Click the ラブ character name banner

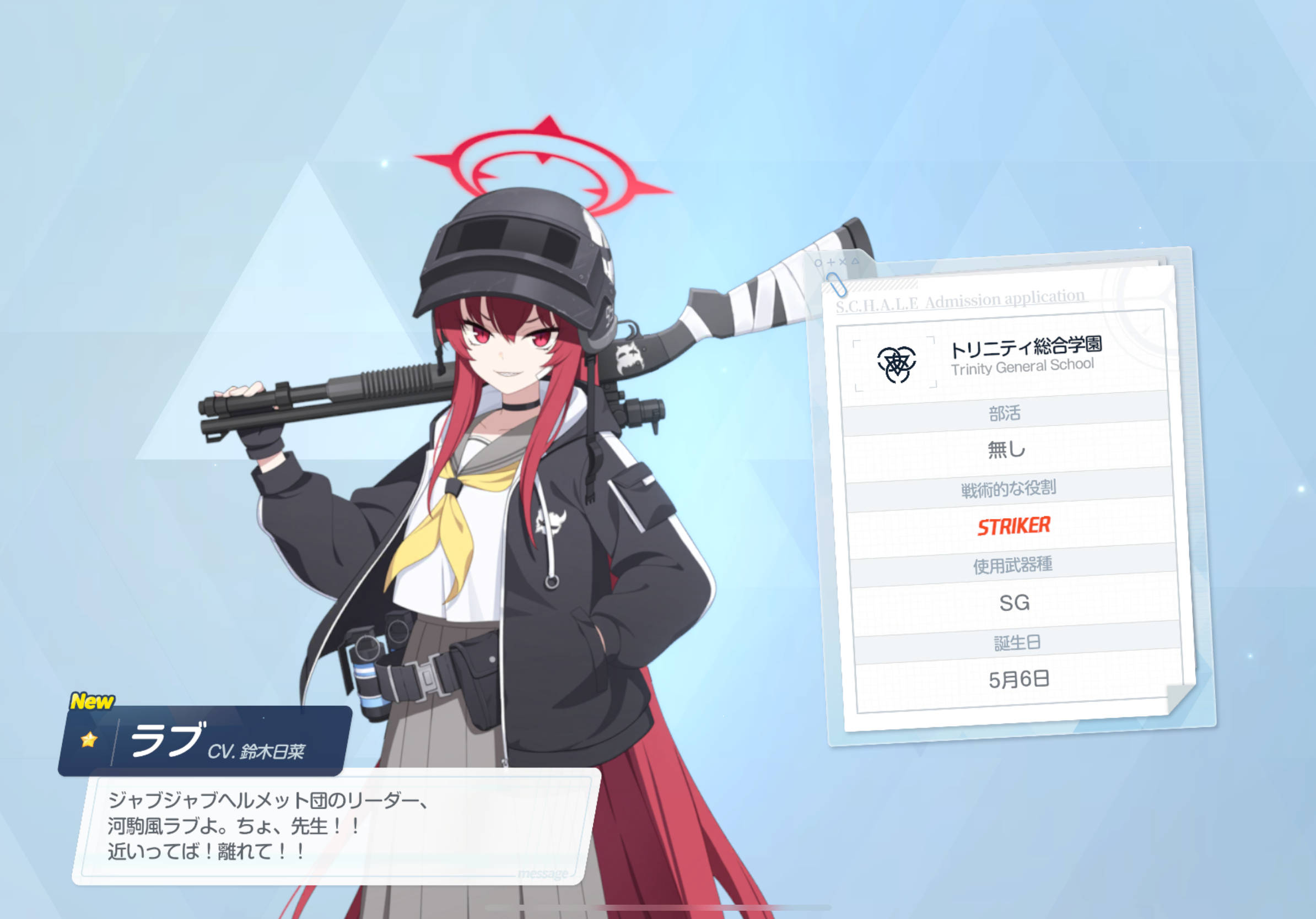click(x=203, y=741)
